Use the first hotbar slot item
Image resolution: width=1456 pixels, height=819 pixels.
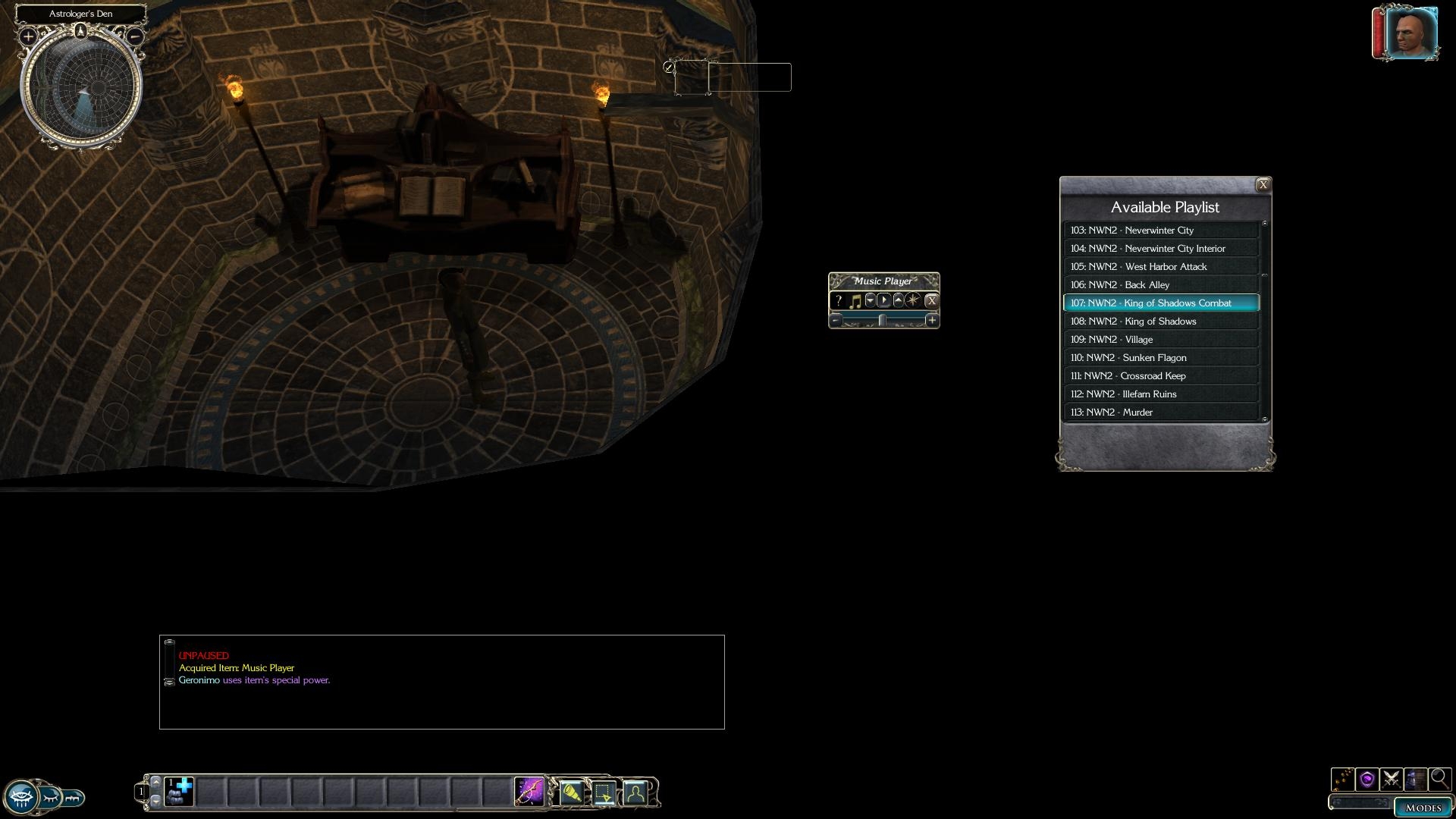pos(180,792)
